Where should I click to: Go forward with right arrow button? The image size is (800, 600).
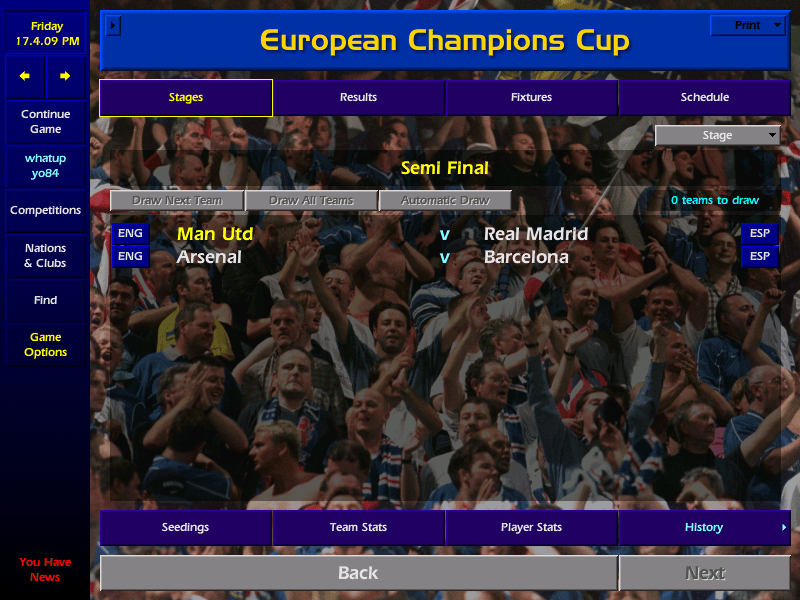click(65, 76)
